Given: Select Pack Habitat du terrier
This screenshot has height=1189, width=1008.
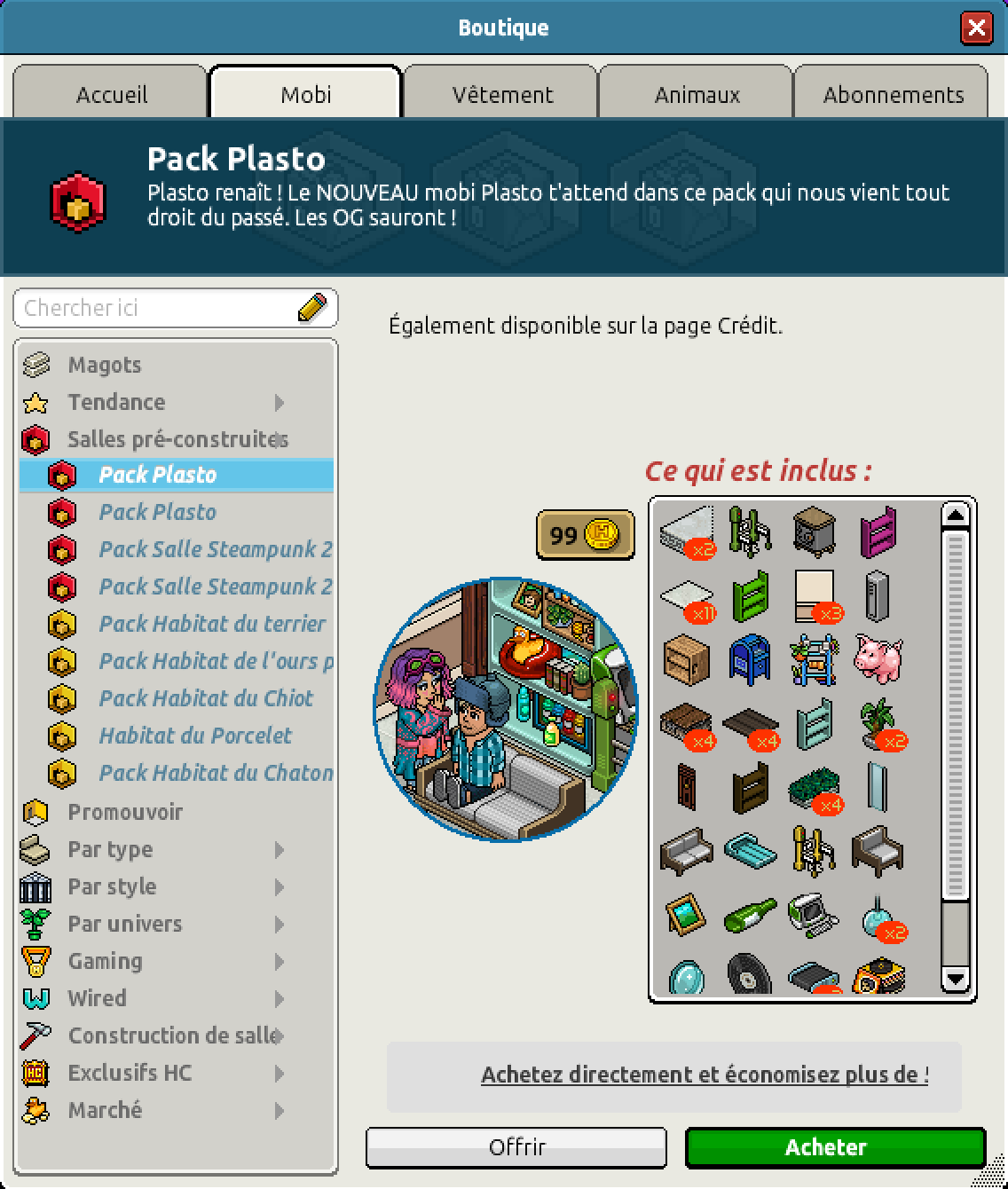Looking at the screenshot, I should (x=212, y=624).
